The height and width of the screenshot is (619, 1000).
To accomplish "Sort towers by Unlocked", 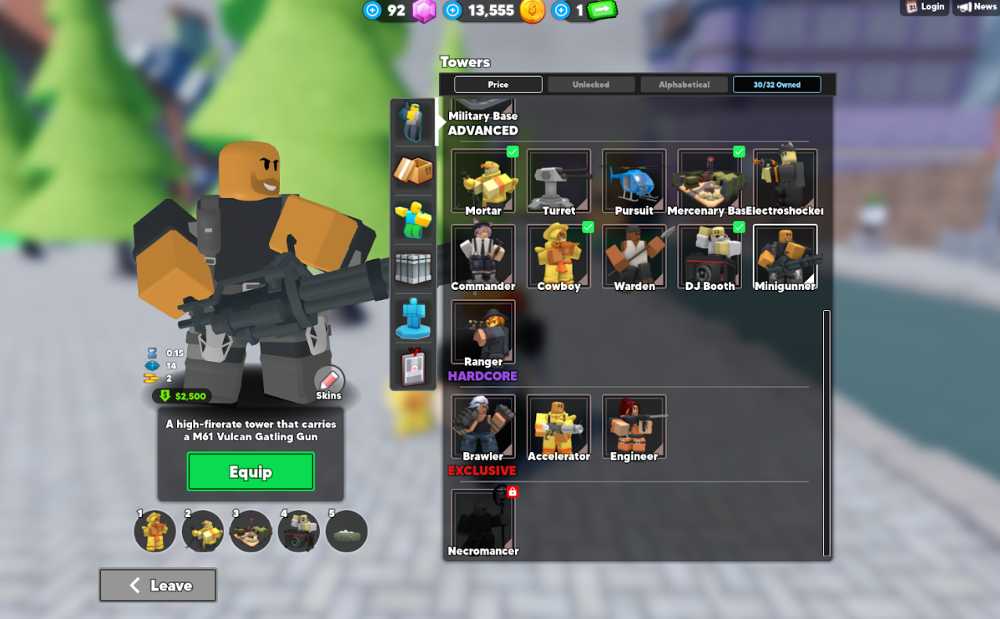I will (x=590, y=85).
